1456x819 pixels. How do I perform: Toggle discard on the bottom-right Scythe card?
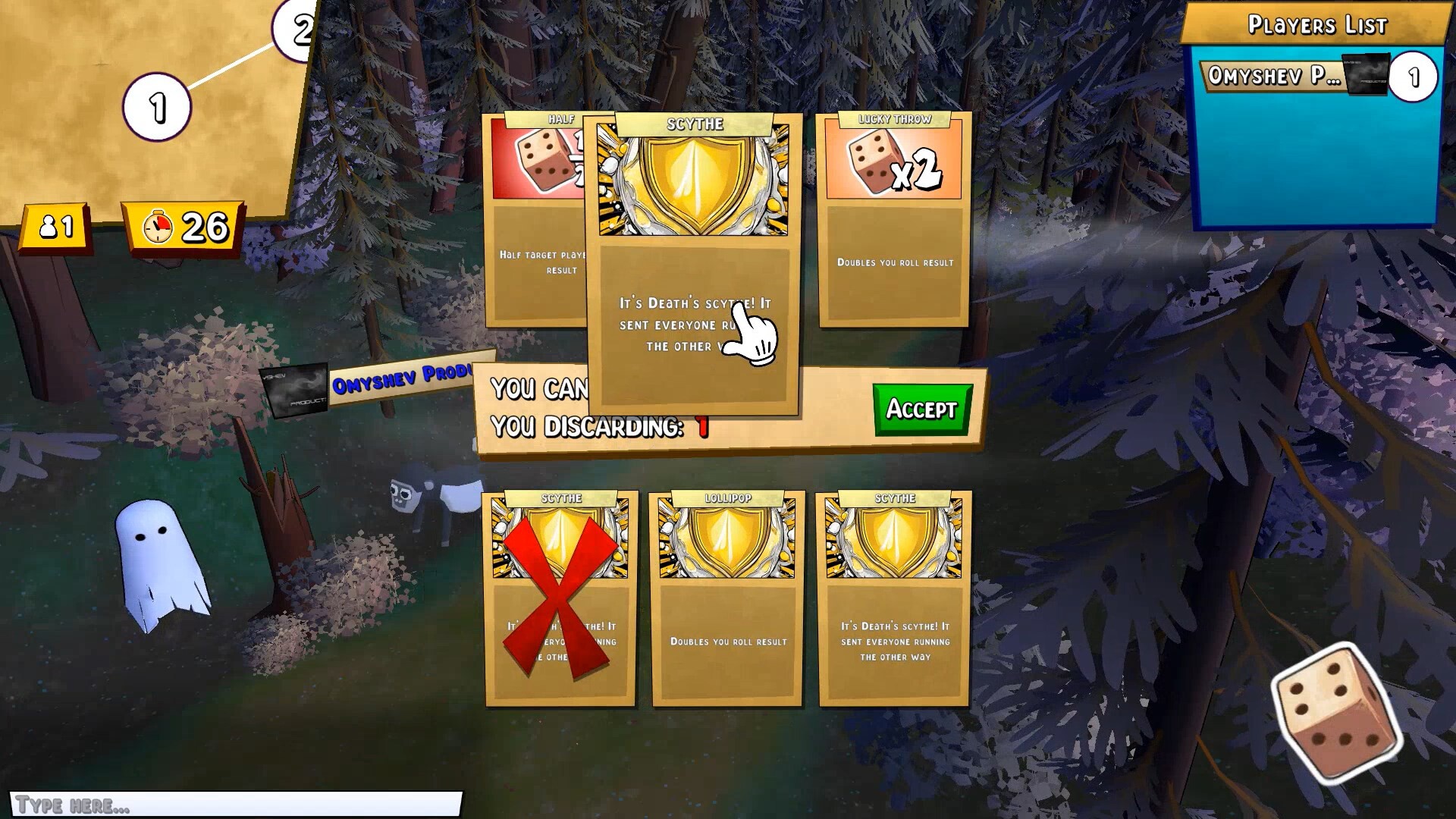(893, 599)
